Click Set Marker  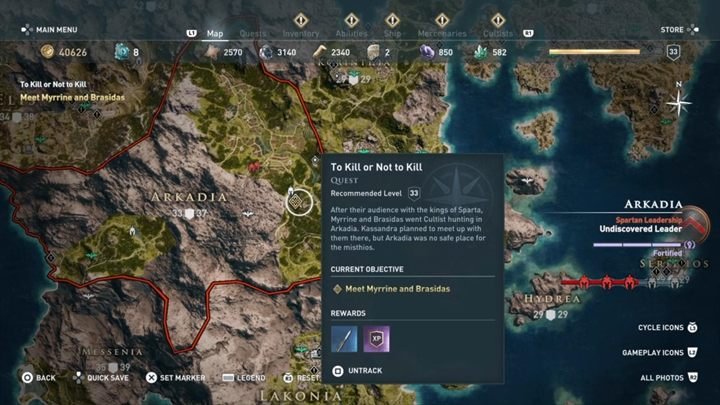tap(177, 378)
